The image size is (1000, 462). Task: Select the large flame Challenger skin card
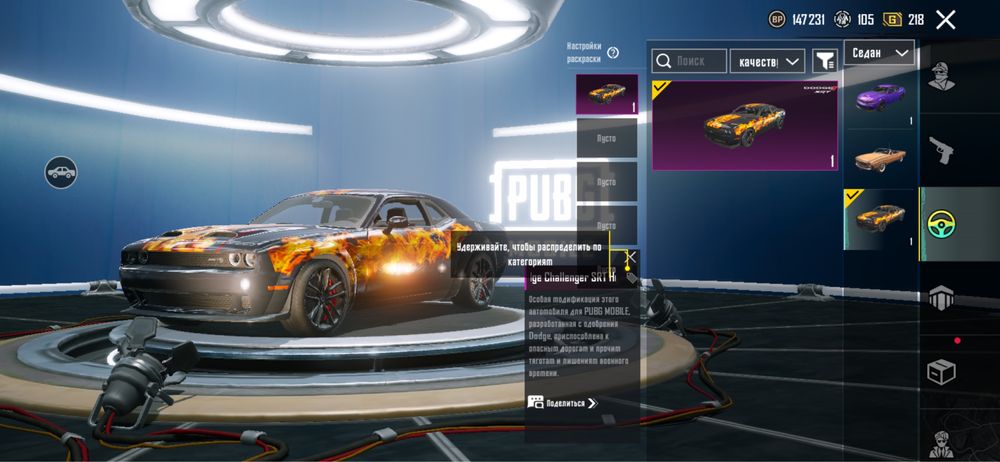tap(745, 125)
